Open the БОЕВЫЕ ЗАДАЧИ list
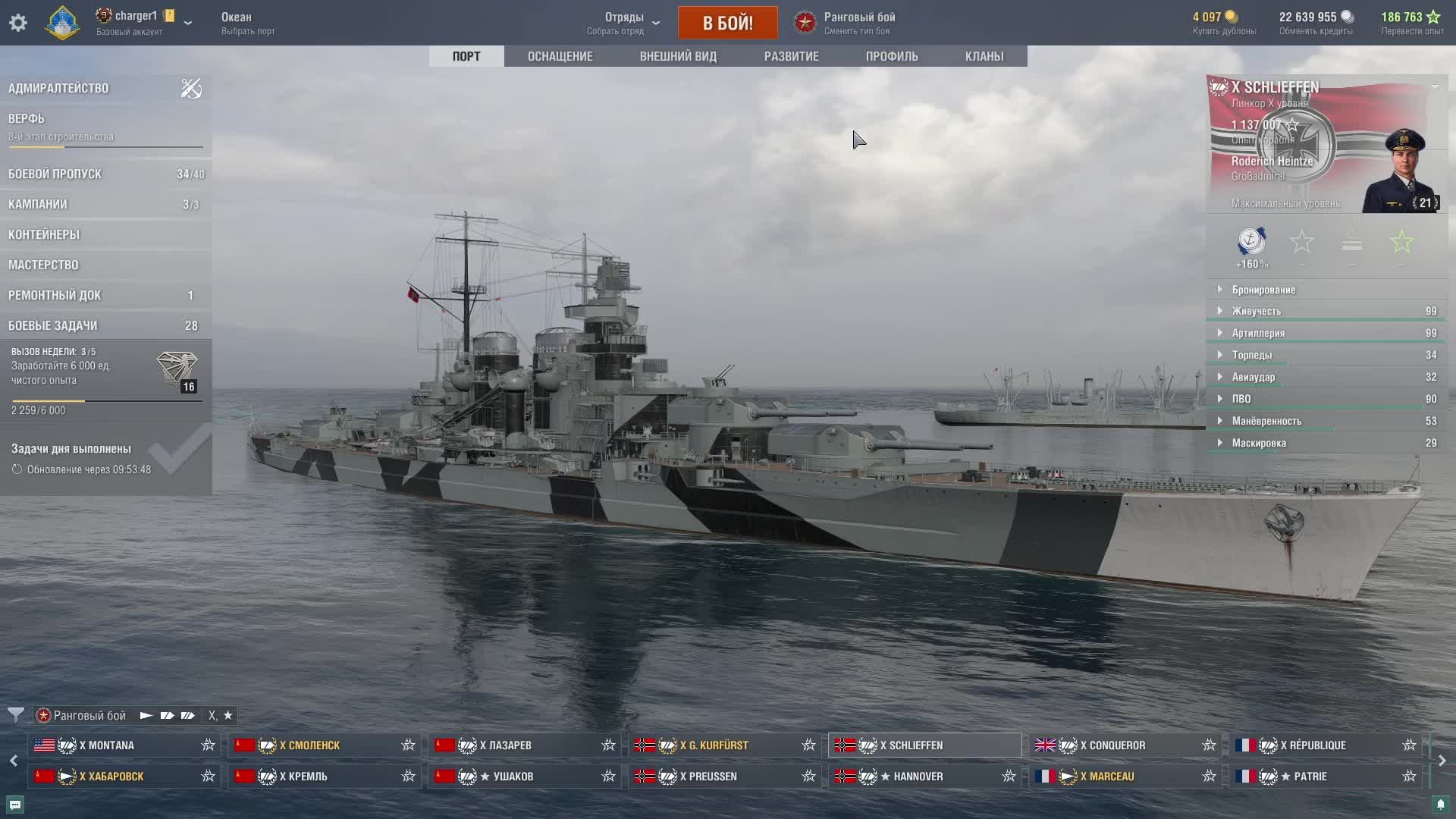 53,325
